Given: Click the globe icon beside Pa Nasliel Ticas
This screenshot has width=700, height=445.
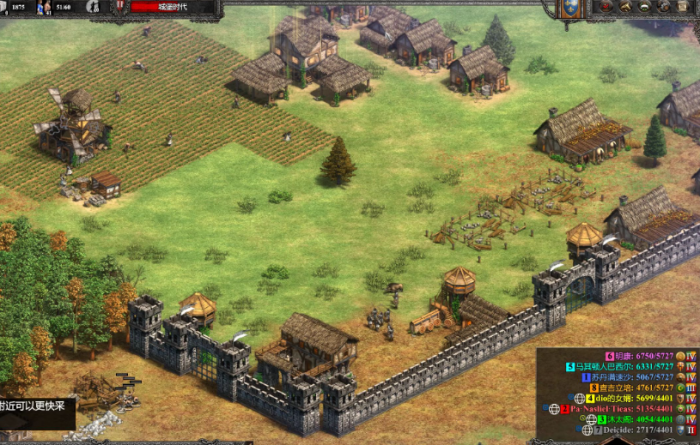Looking at the screenshot, I should click(x=554, y=409).
